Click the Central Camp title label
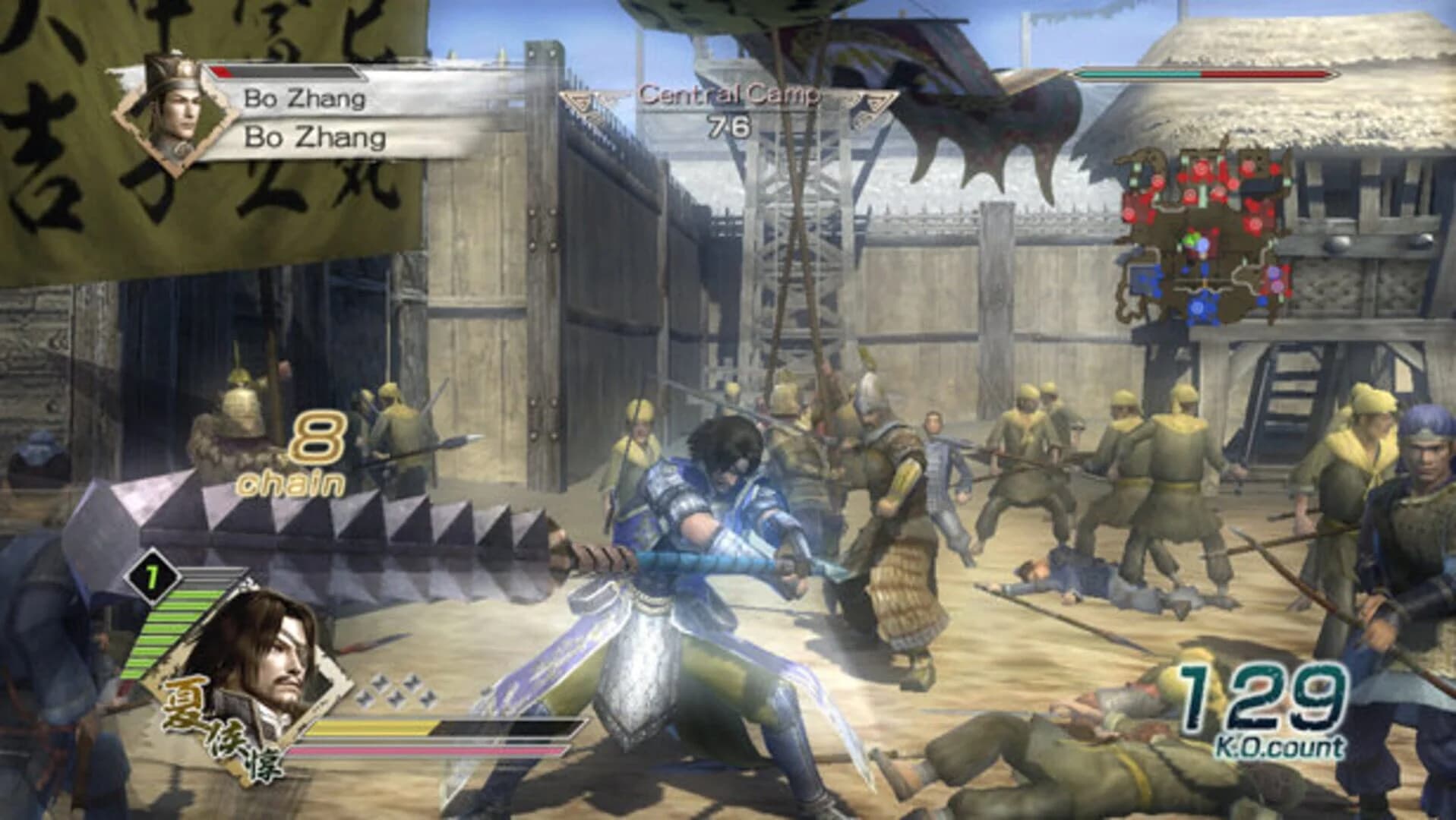The height and width of the screenshot is (820, 1456). [728, 94]
